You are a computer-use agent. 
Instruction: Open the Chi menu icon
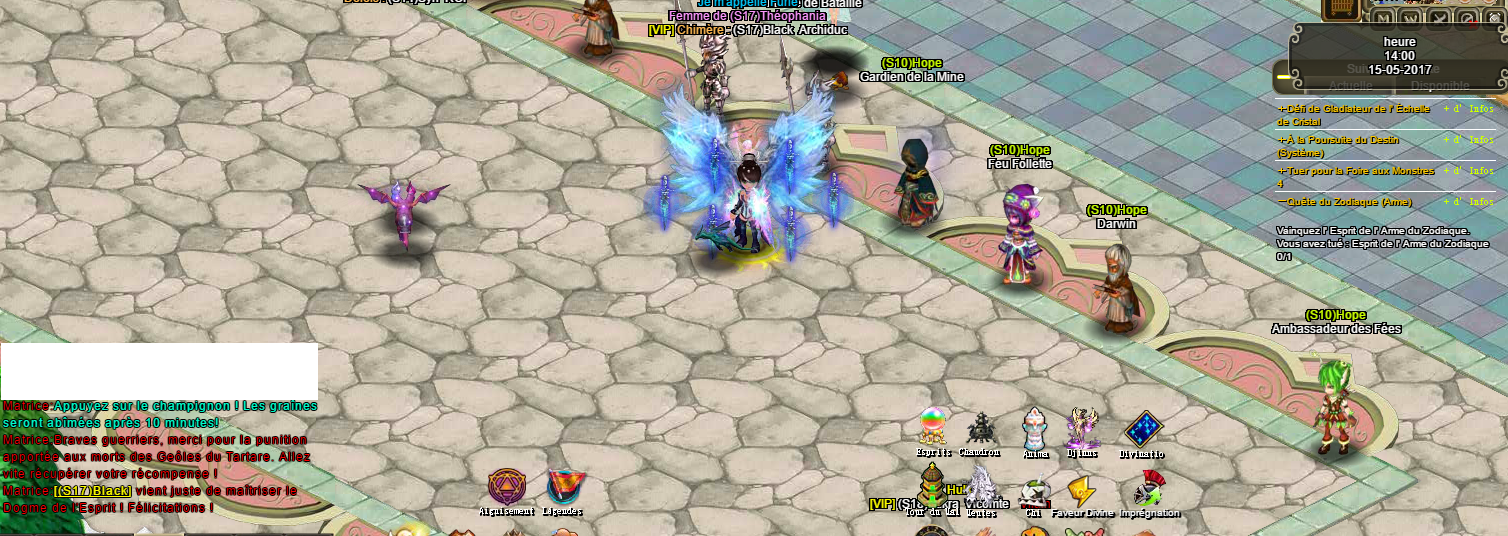pos(1034,492)
